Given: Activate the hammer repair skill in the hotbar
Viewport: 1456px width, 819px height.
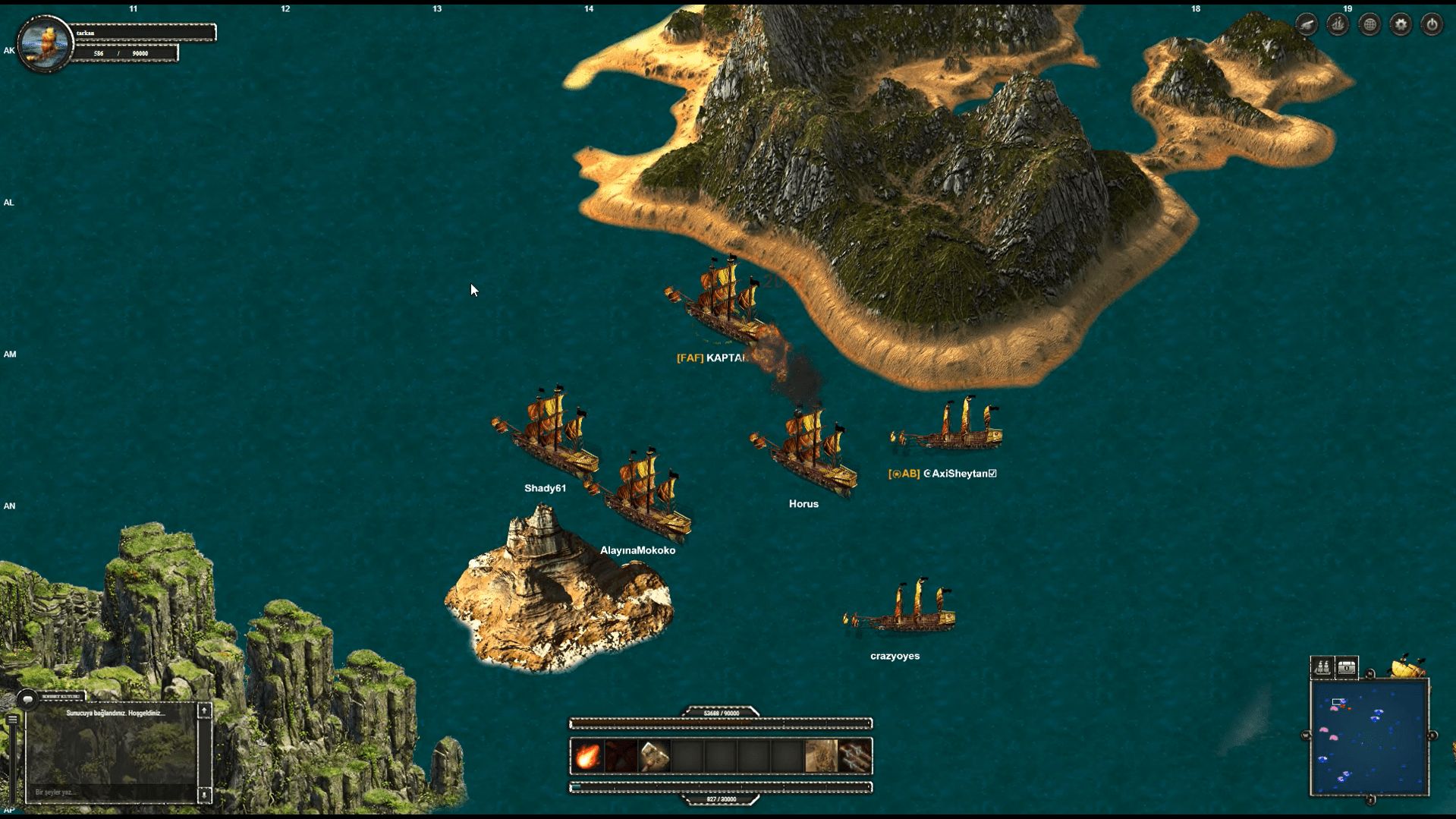Looking at the screenshot, I should click(x=654, y=756).
